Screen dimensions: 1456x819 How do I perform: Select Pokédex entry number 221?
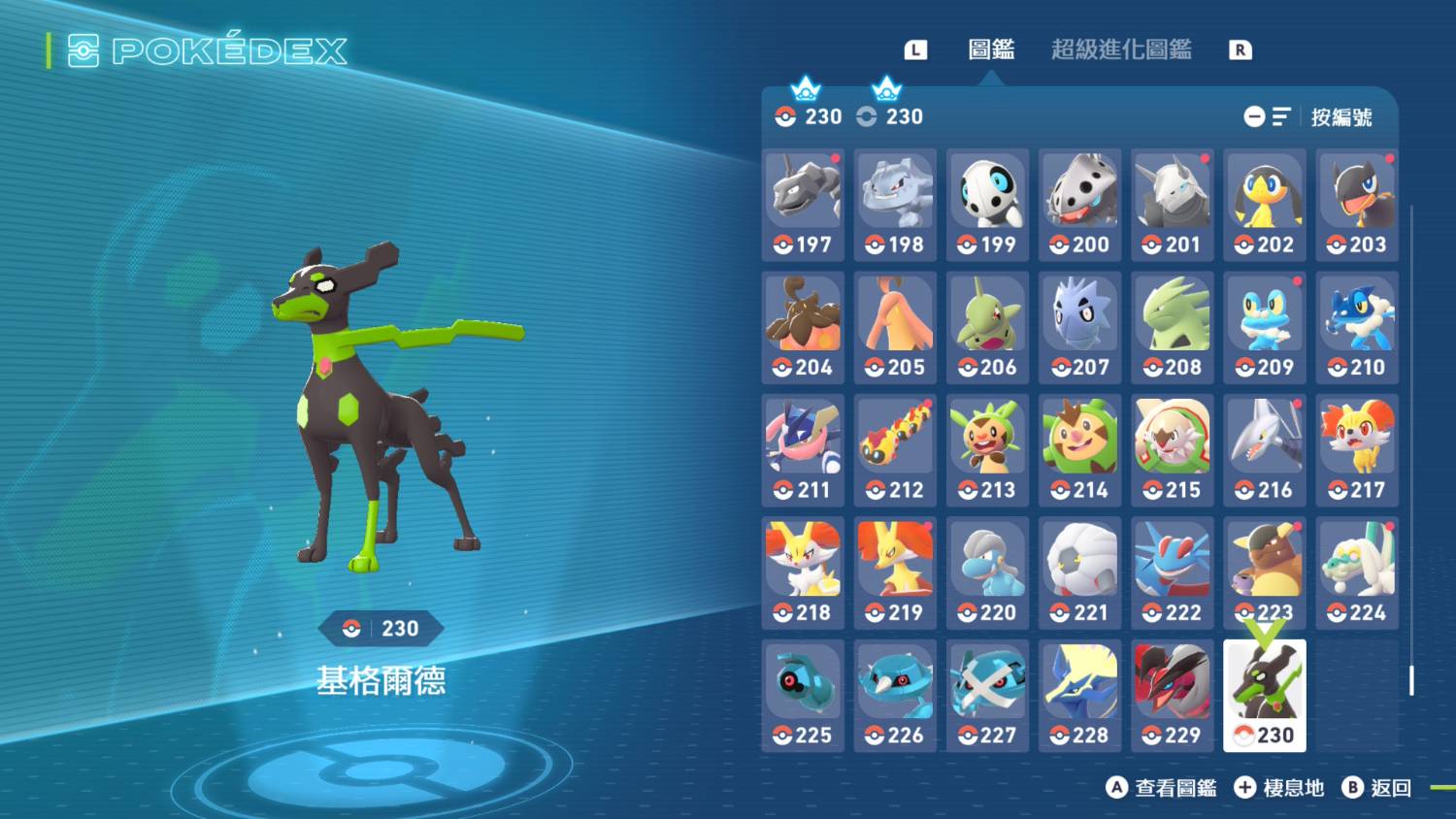[x=1079, y=573]
